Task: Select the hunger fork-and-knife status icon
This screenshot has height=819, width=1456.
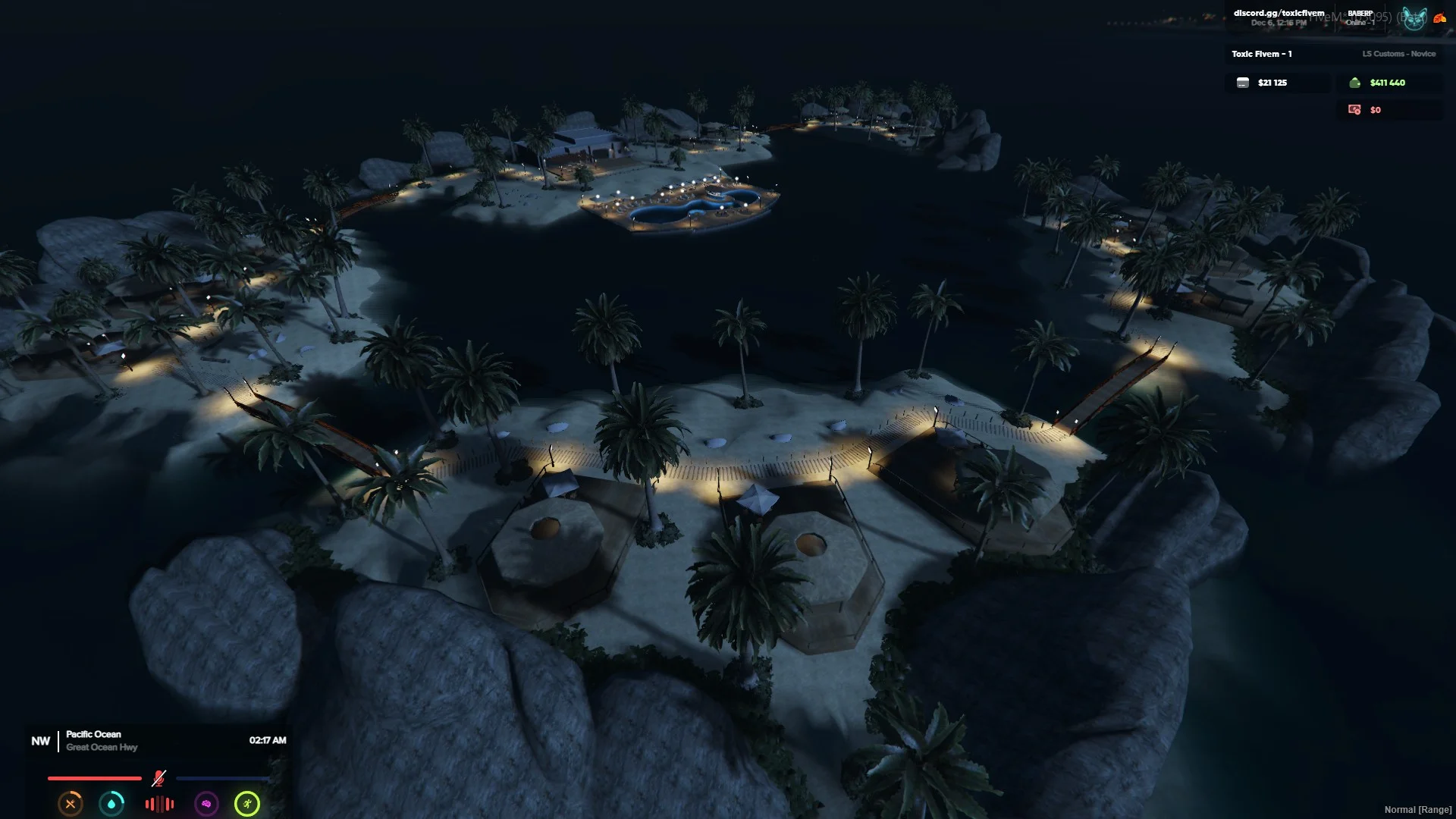Action: (x=71, y=804)
